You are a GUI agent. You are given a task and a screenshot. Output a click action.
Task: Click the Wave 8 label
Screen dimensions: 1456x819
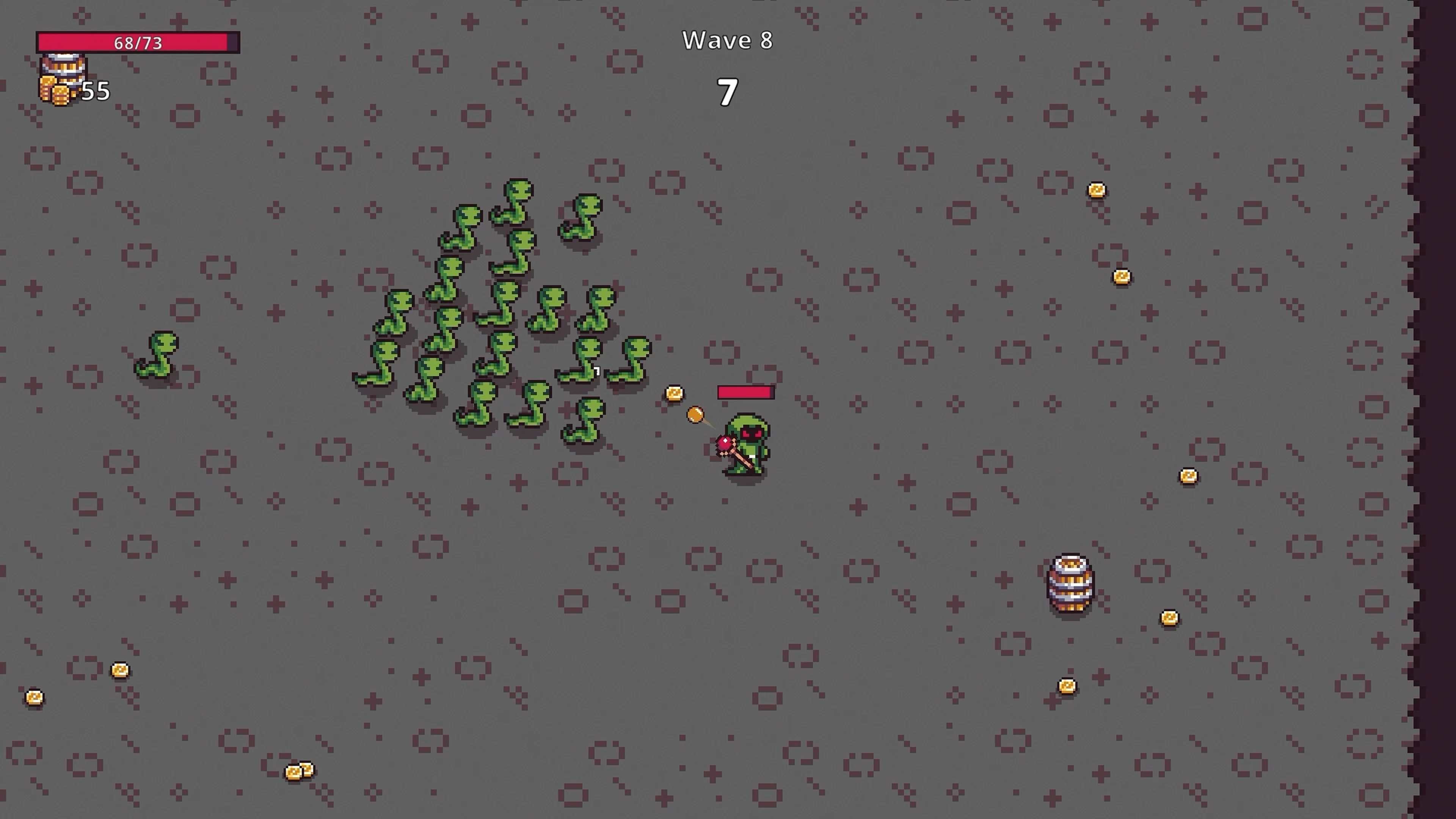728,40
